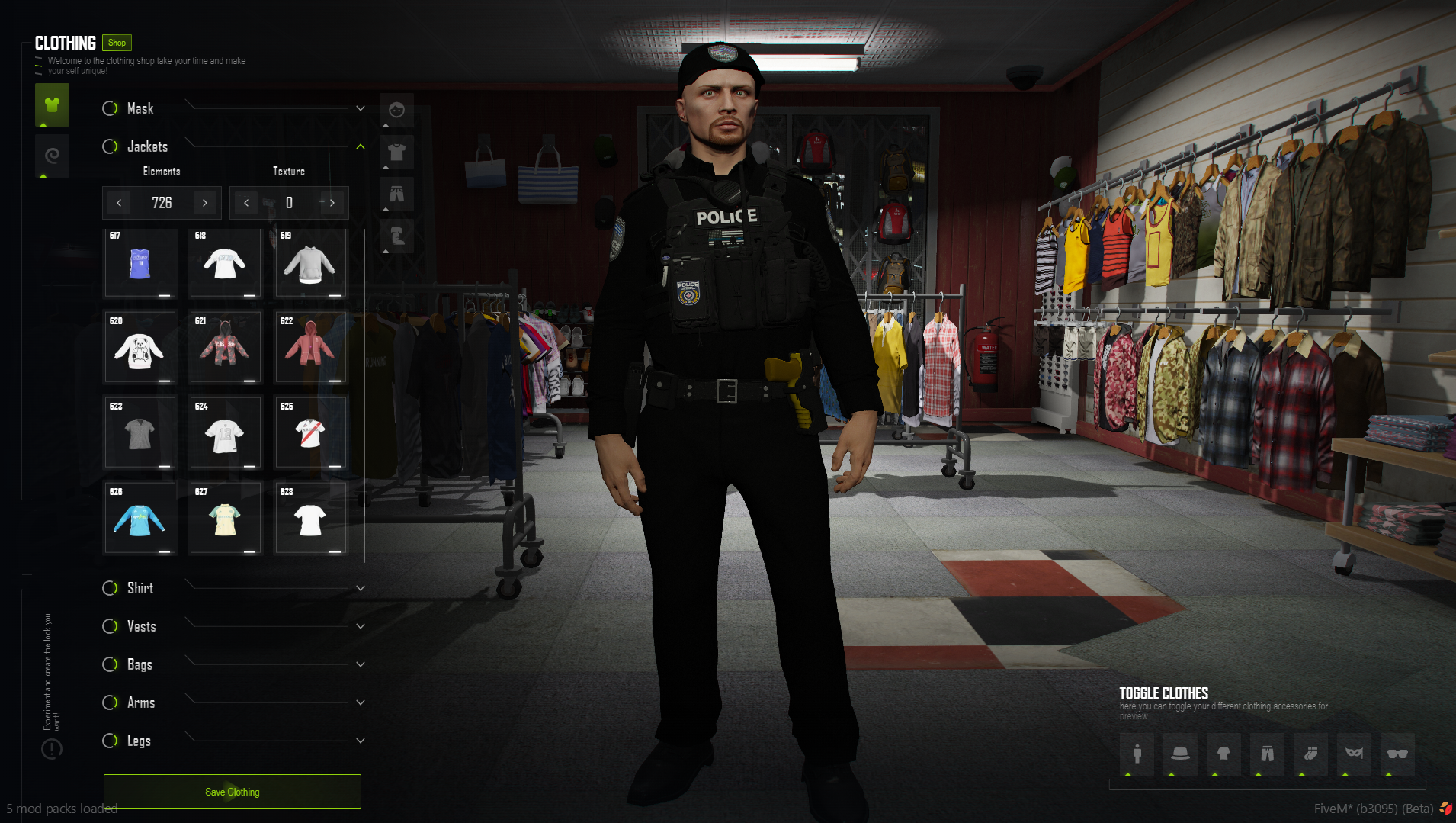Collapse the Jackets category
This screenshot has width=1456, height=823.
pyautogui.click(x=360, y=146)
